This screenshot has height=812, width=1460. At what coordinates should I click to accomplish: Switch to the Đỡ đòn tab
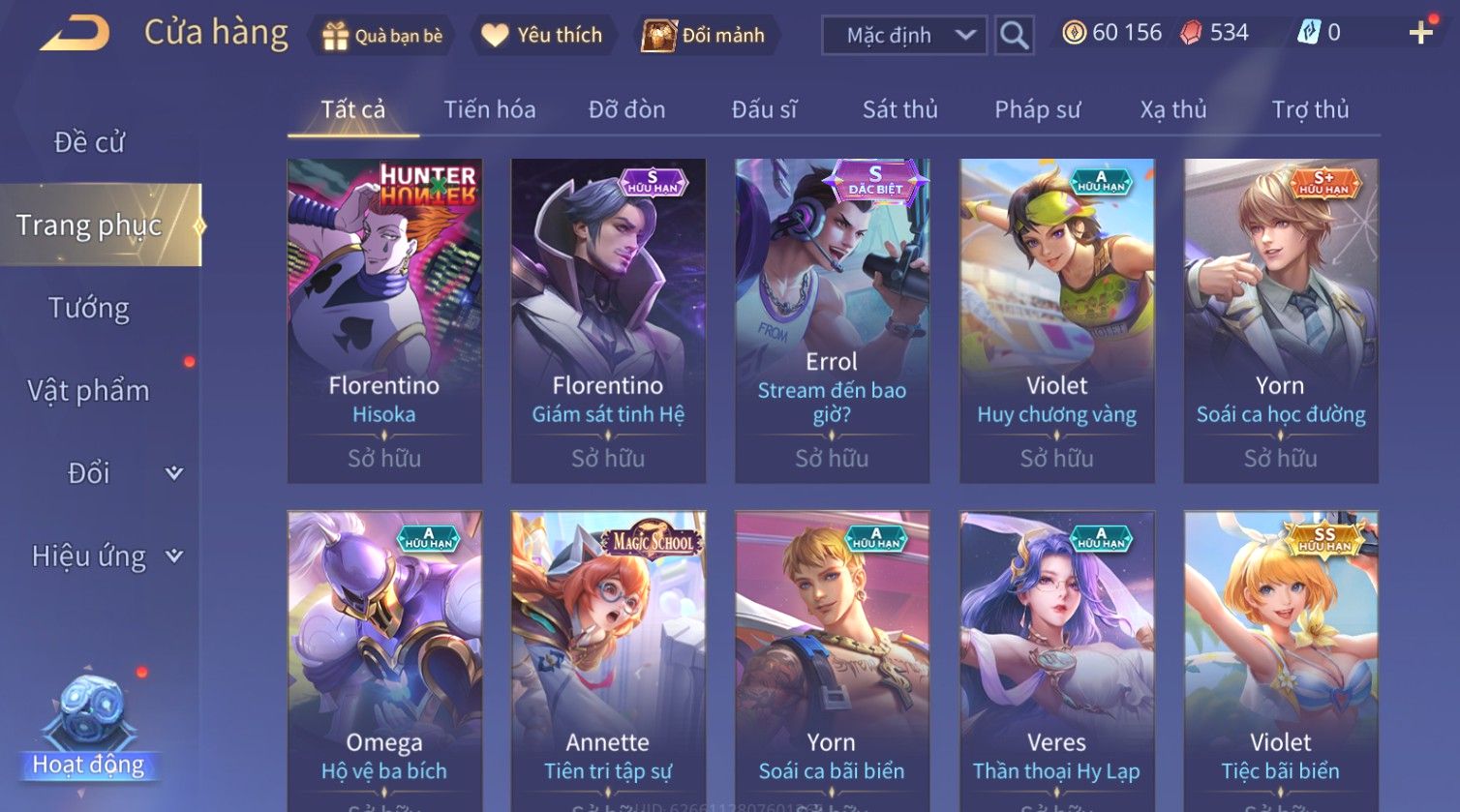(626, 110)
